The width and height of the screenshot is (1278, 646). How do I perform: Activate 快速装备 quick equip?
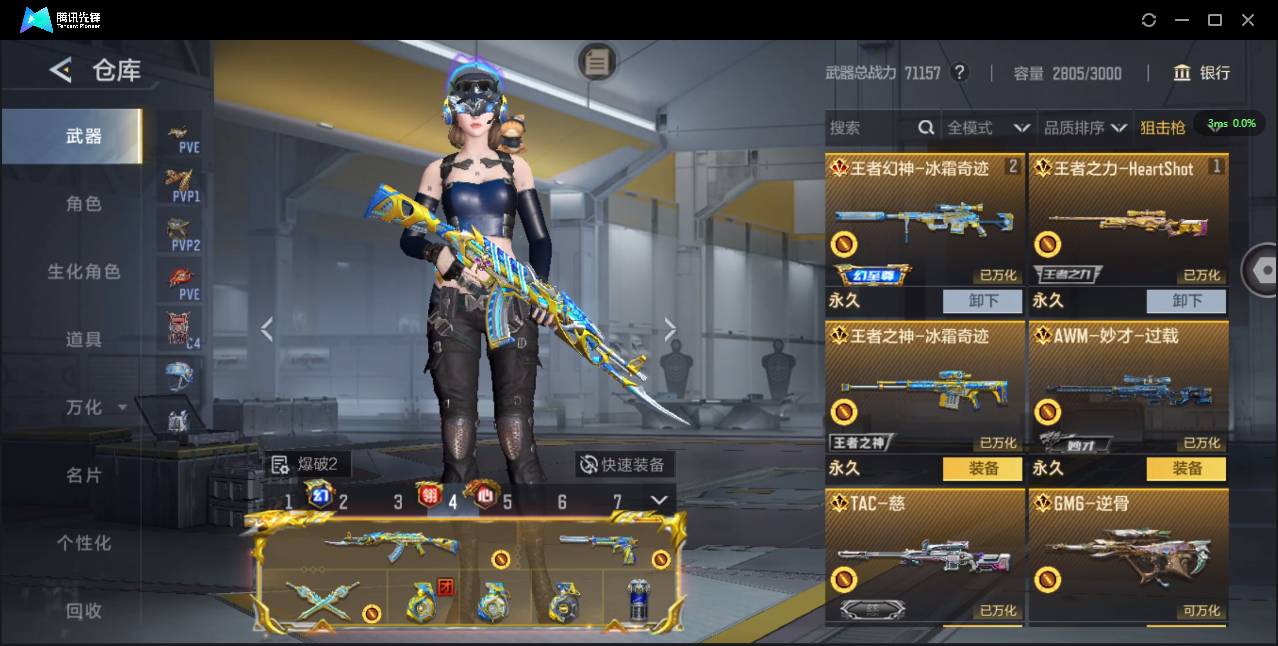[x=624, y=465]
